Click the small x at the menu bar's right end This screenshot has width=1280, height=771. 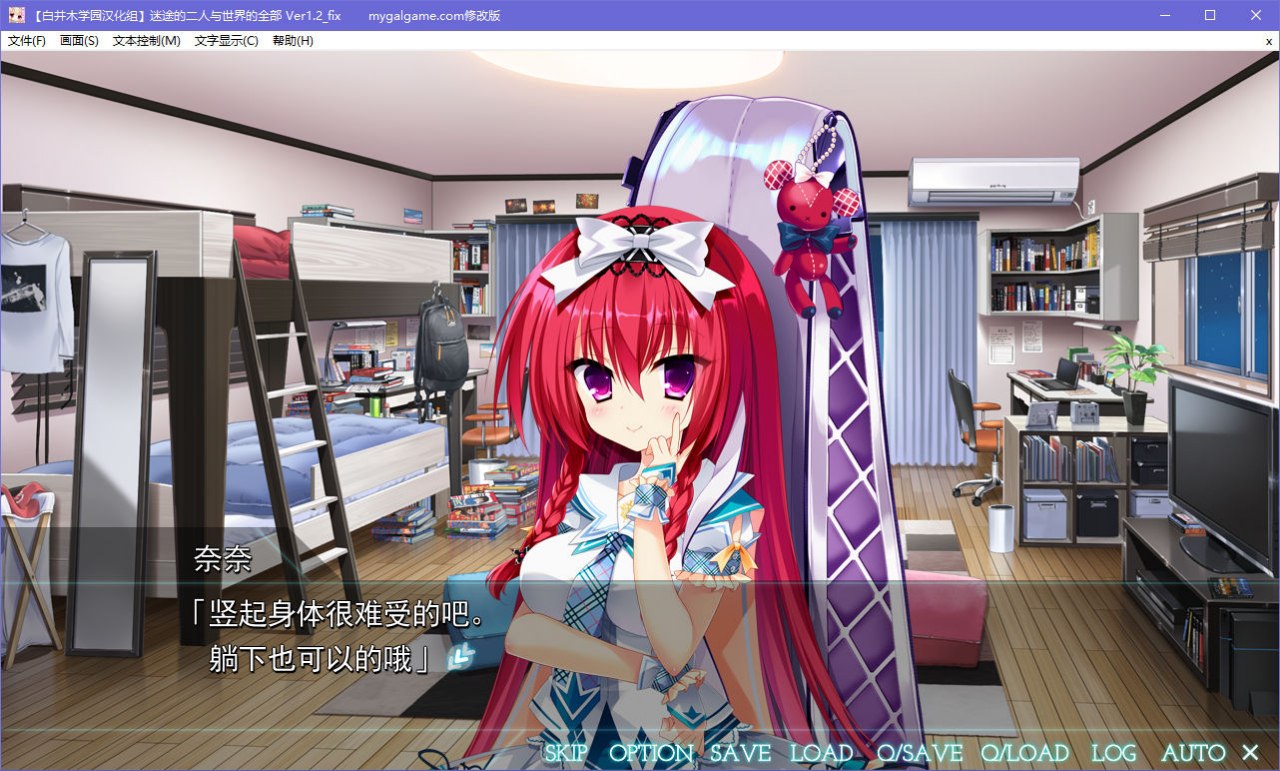1268,41
